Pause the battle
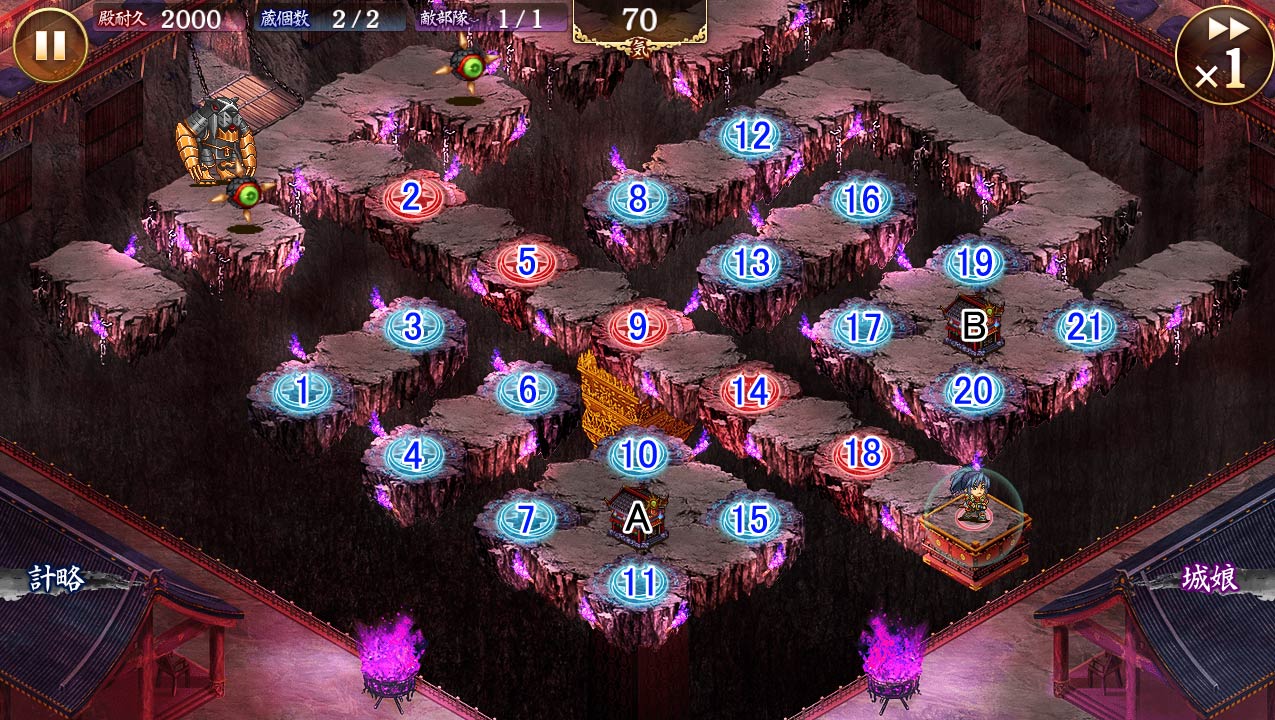The image size is (1275, 720). 50,46
